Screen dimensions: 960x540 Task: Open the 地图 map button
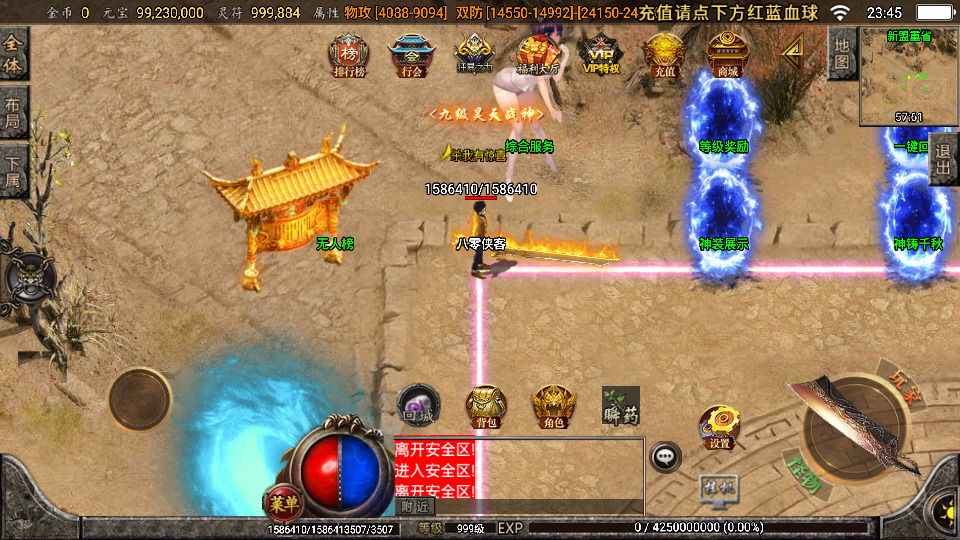click(x=842, y=53)
